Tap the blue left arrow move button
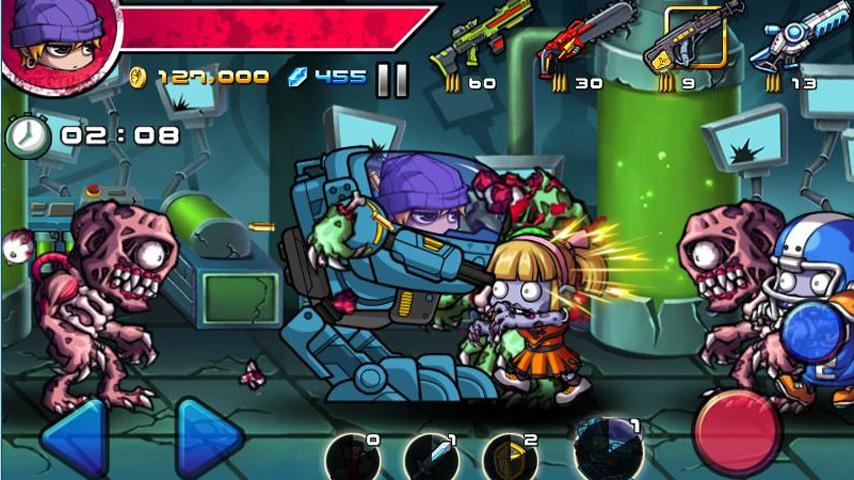 pos(74,438)
